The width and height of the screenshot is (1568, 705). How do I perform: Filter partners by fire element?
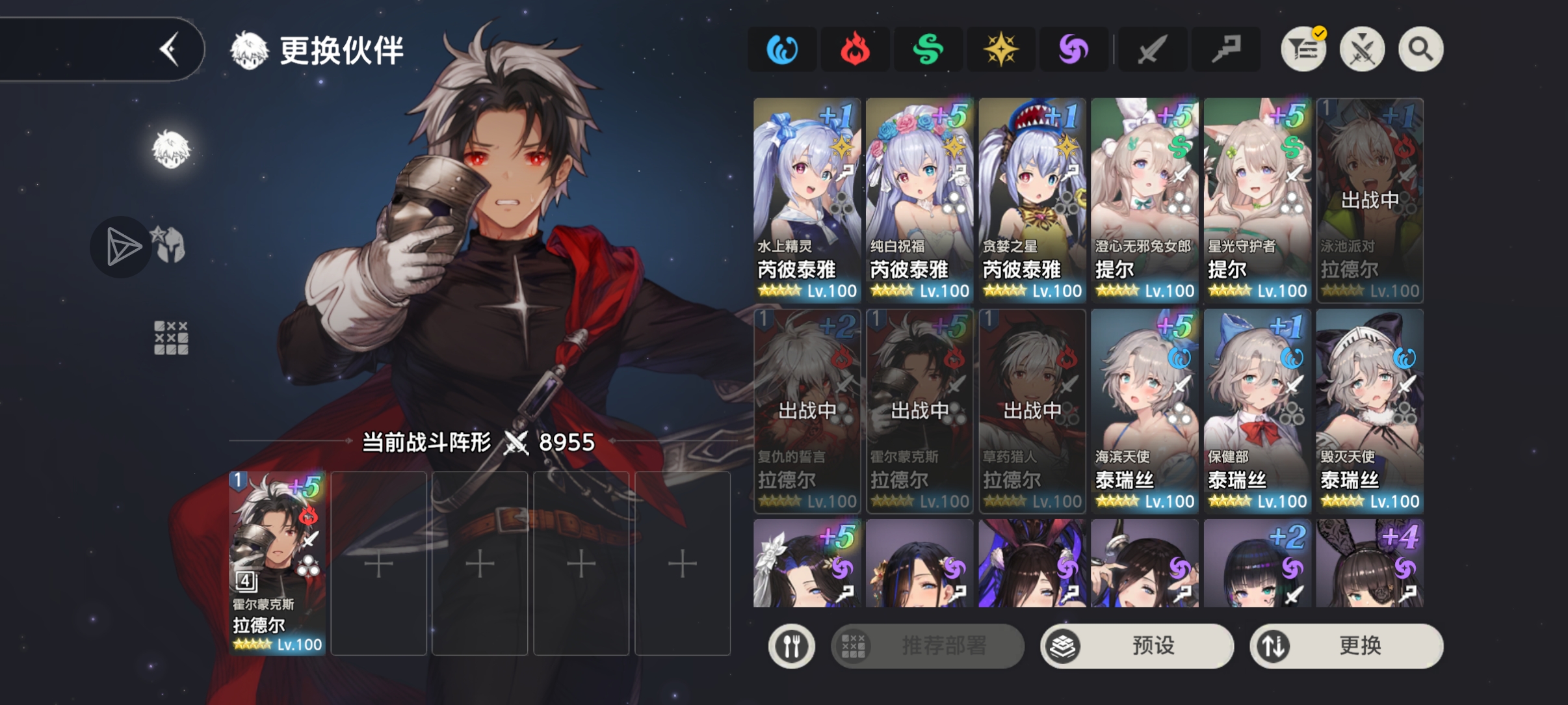coord(855,49)
